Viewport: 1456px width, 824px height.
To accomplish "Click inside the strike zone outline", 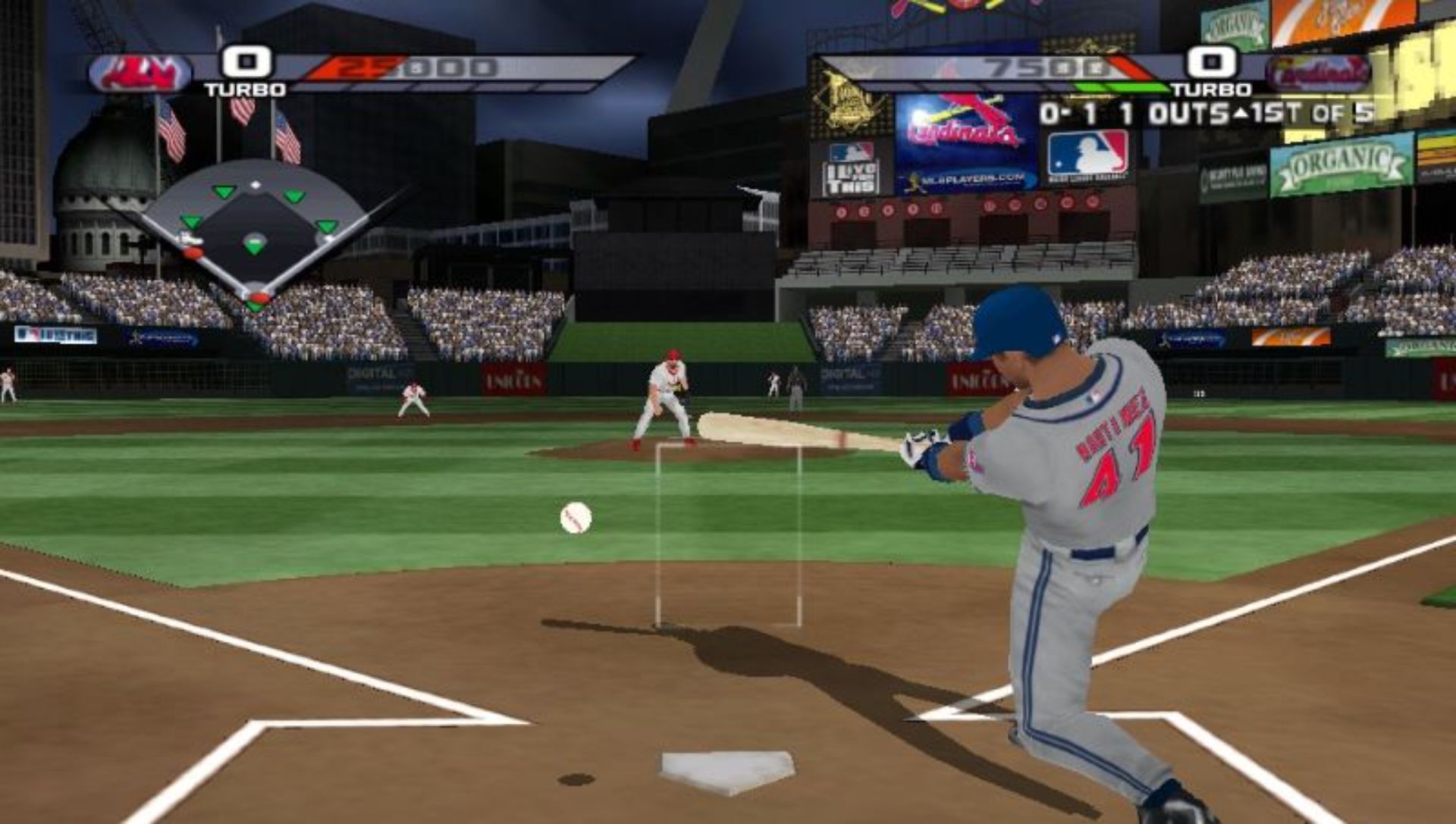I will pos(728,534).
